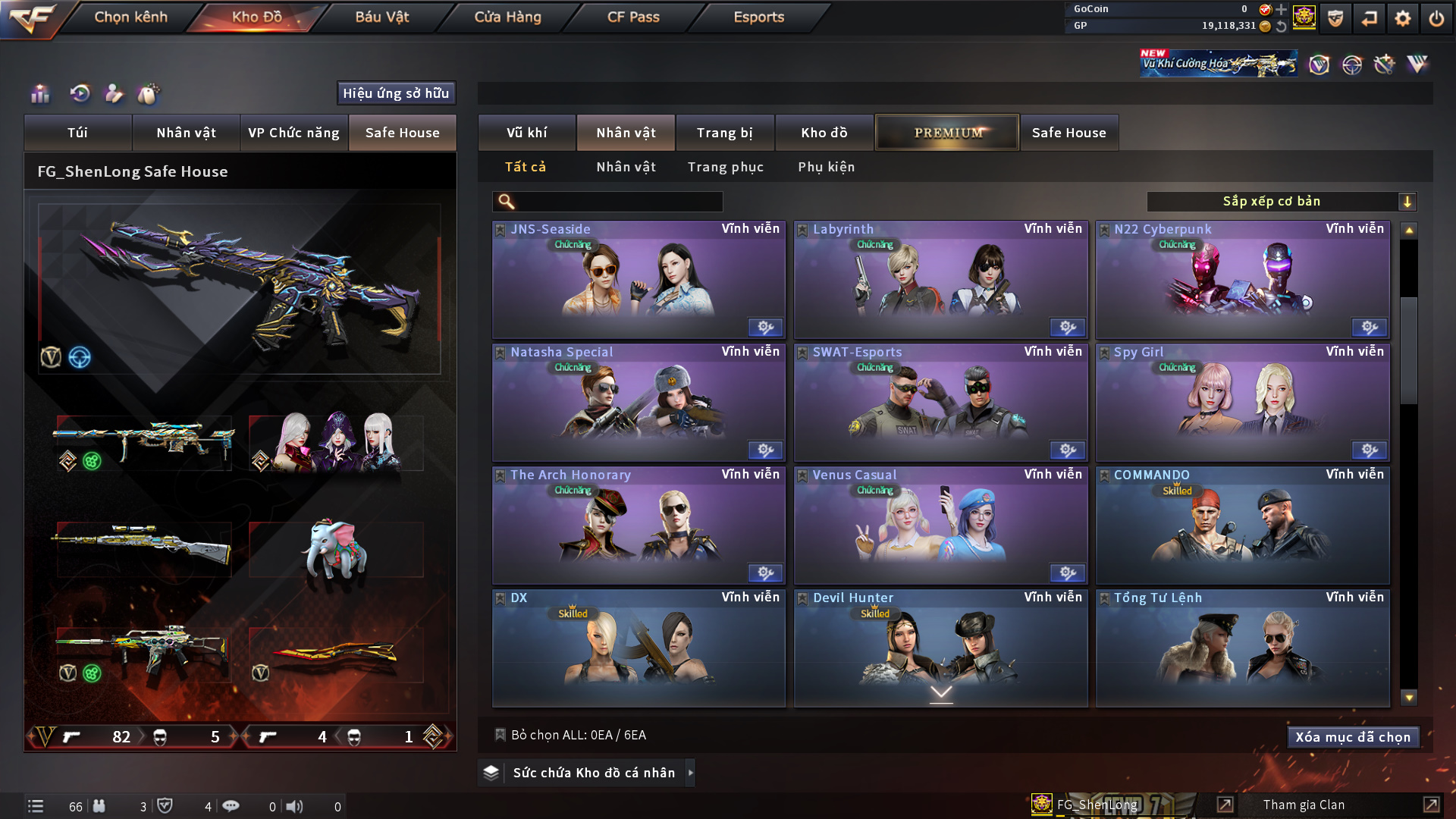Screen dimensions: 1456x819
Task: Open the top-right settings gear
Action: pyautogui.click(x=1402, y=18)
